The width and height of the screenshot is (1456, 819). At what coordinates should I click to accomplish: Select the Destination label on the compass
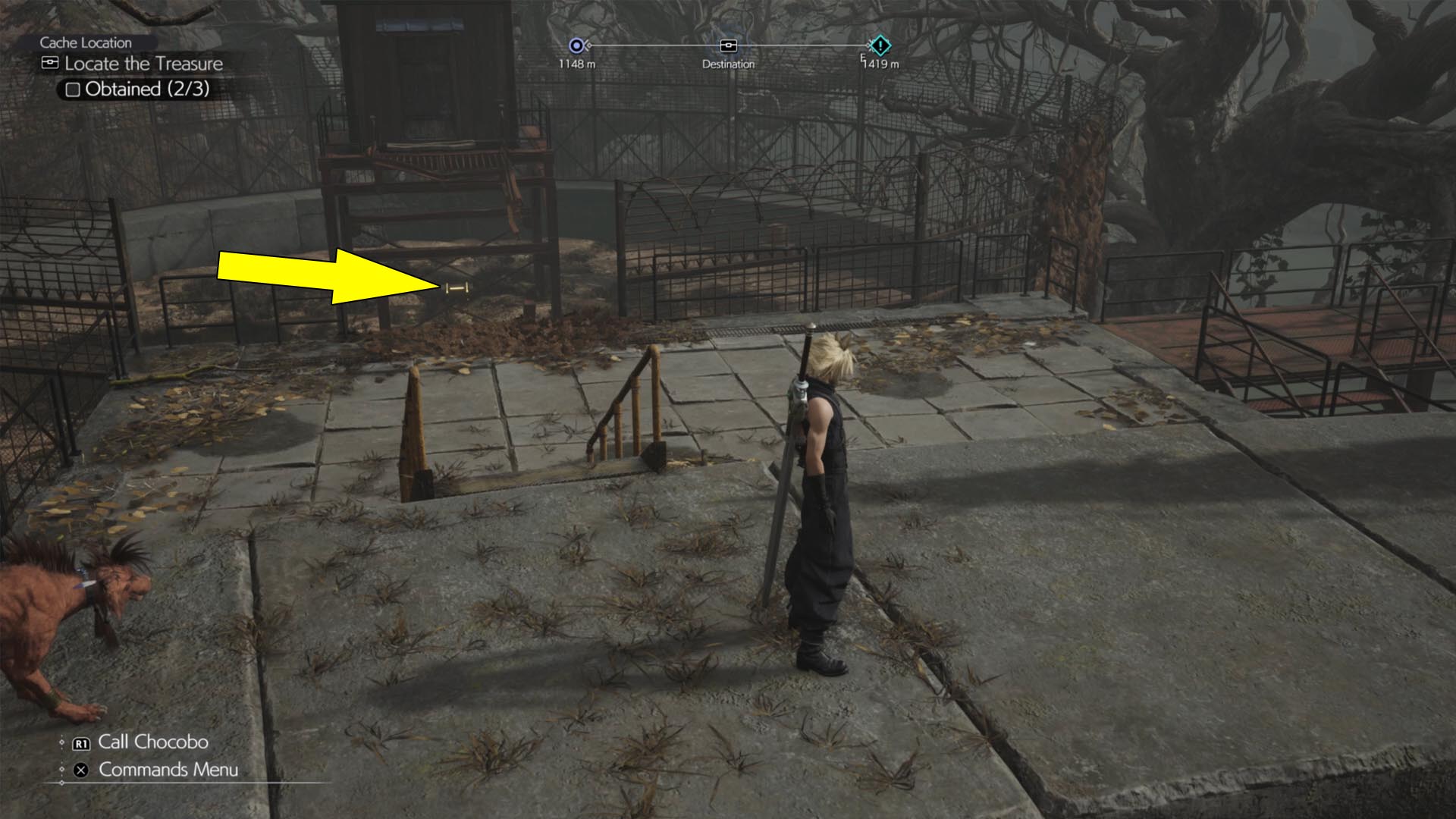point(727,64)
